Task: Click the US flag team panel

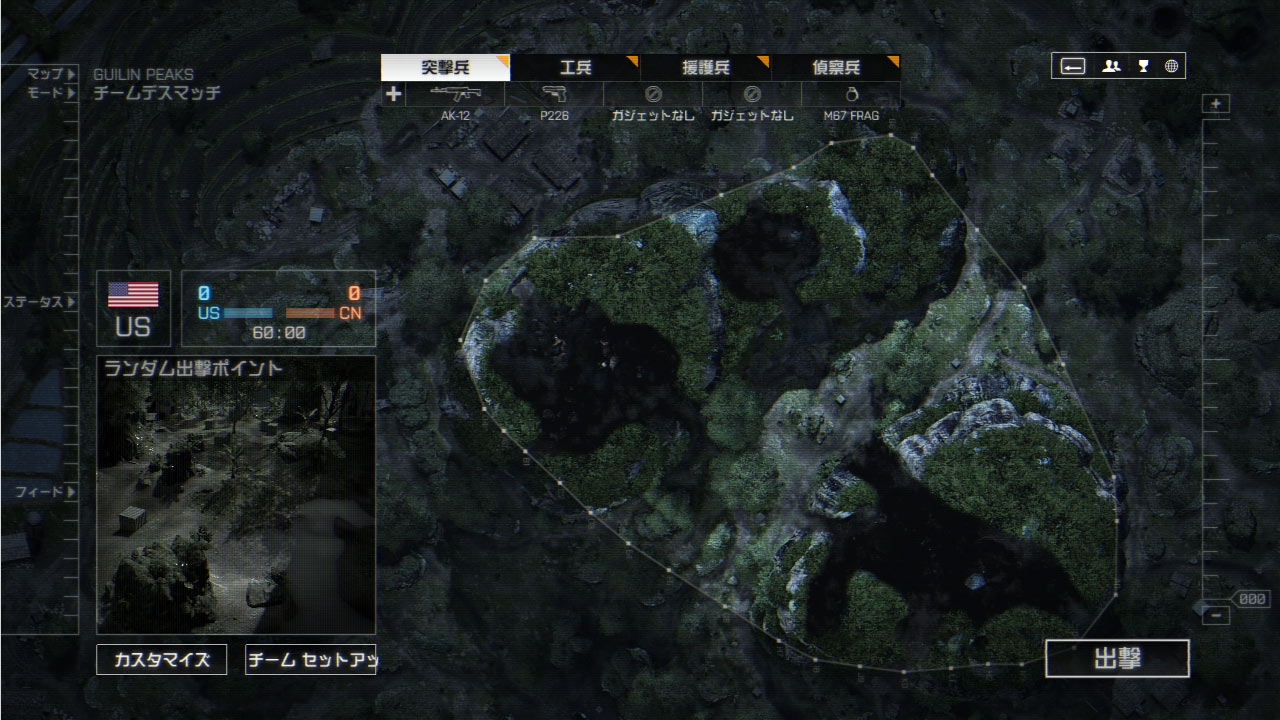Action: pos(133,308)
